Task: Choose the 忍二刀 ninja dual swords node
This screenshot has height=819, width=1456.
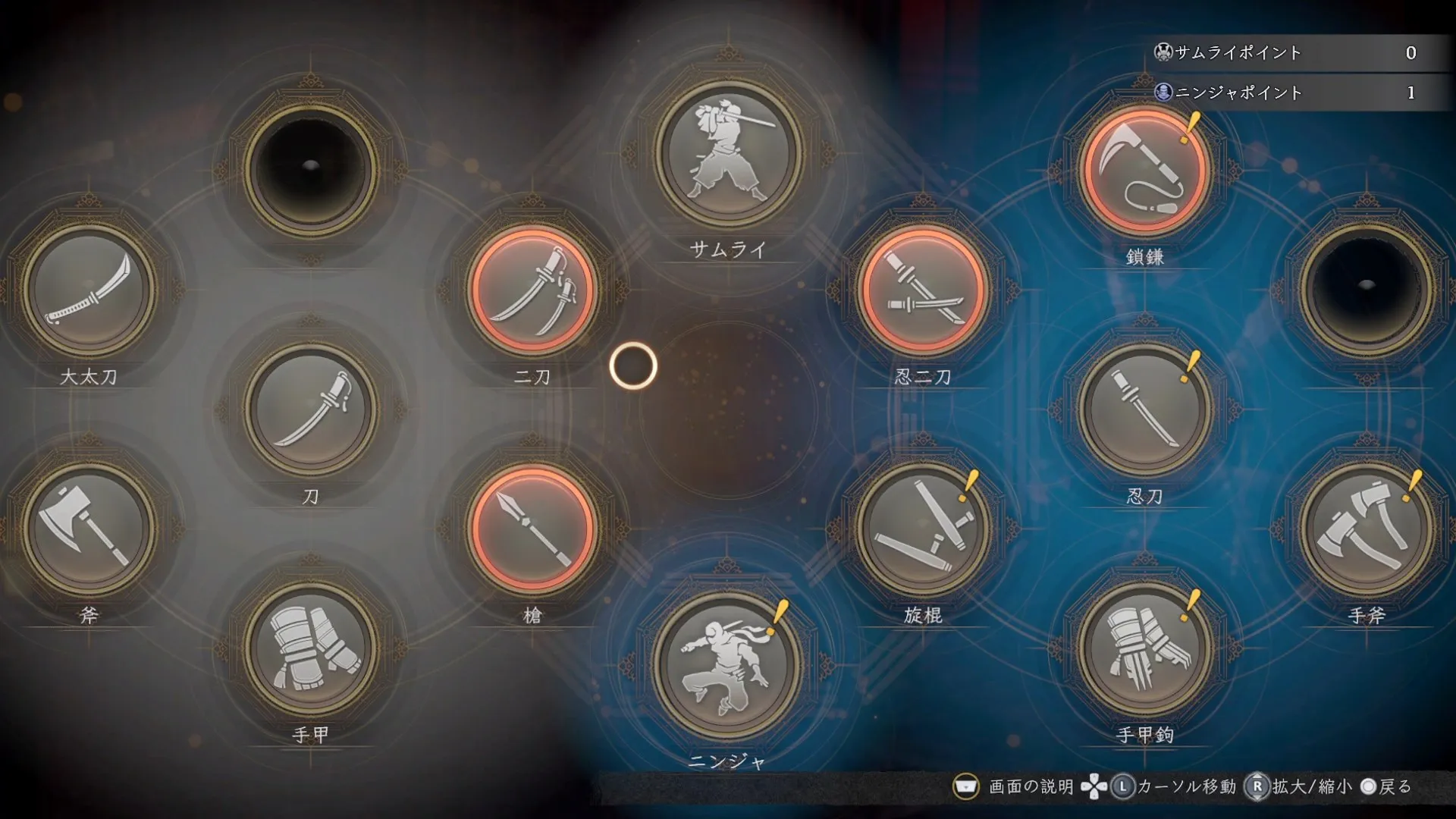Action: (x=923, y=290)
